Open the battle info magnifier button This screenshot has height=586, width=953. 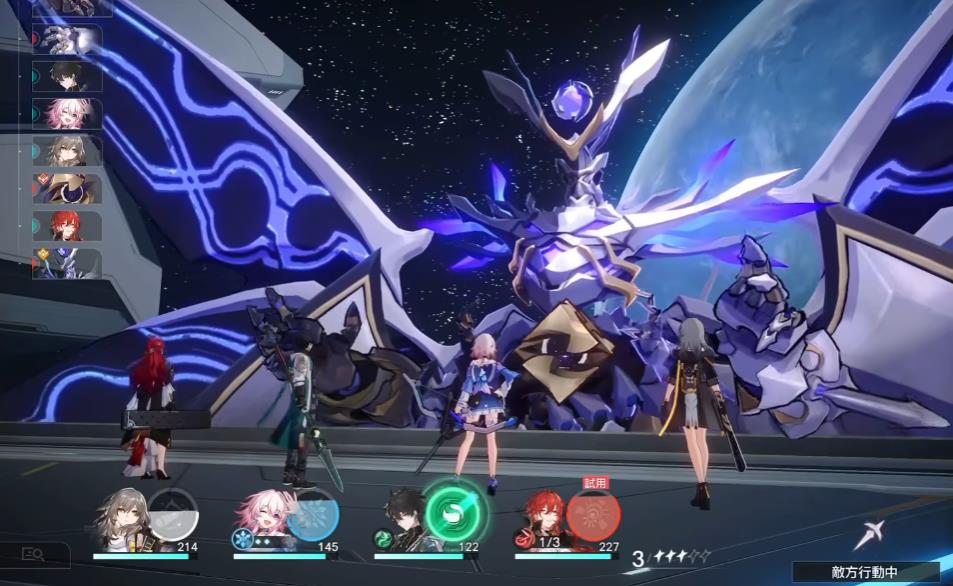33,554
